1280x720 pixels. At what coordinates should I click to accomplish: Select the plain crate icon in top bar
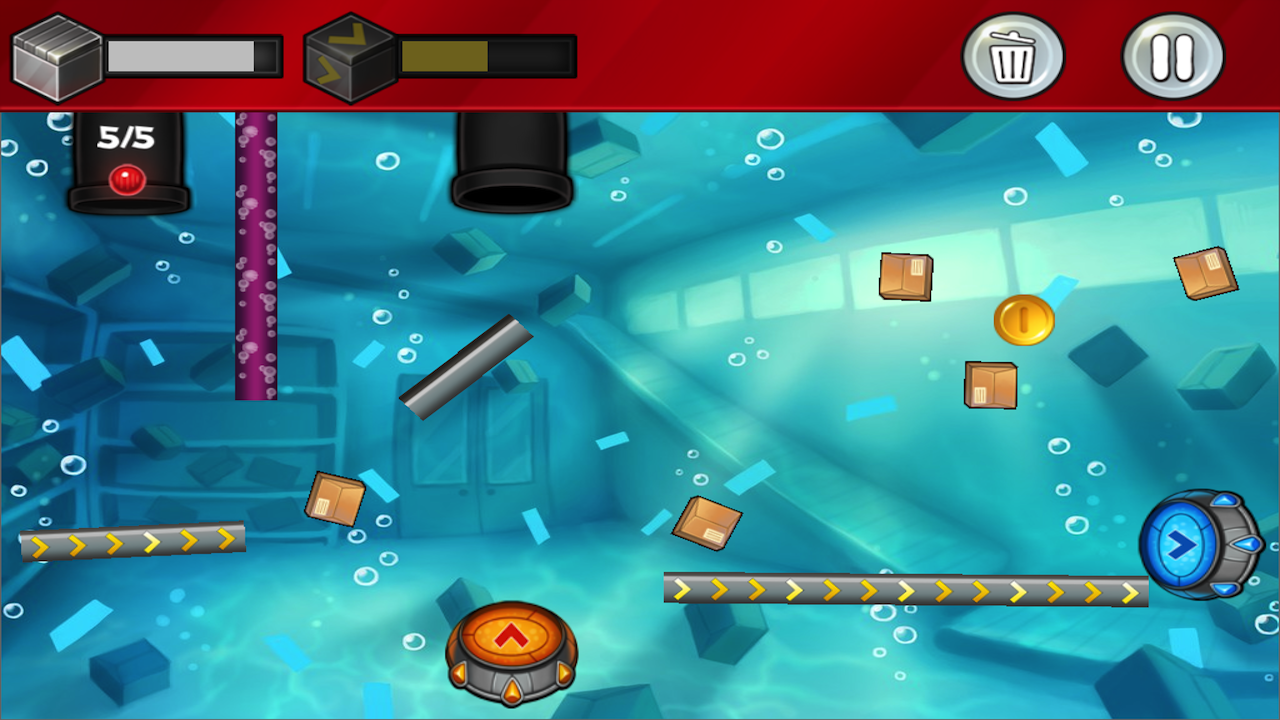tap(55, 55)
